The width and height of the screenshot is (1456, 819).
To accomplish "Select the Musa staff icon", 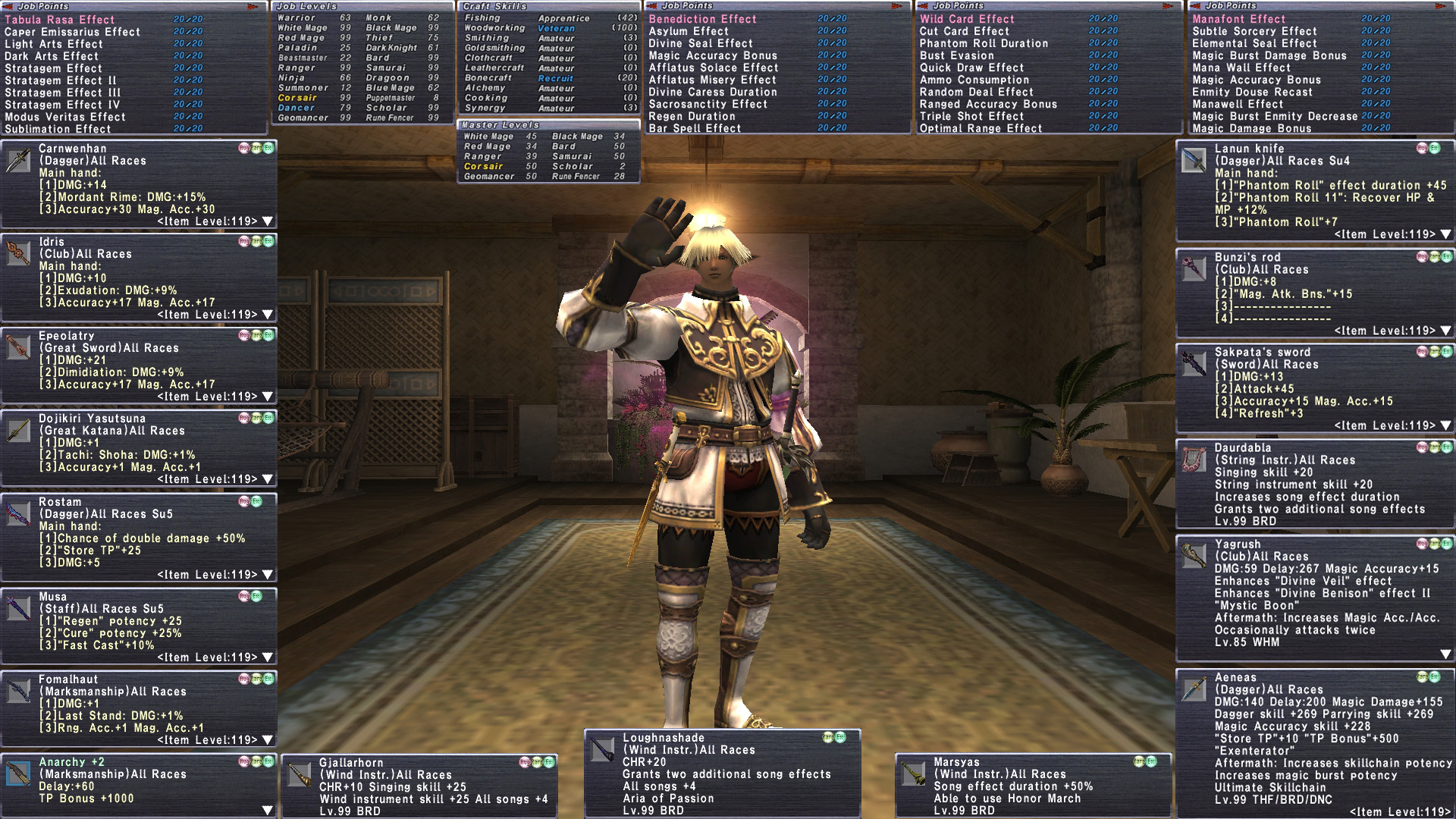I will pyautogui.click(x=18, y=609).
